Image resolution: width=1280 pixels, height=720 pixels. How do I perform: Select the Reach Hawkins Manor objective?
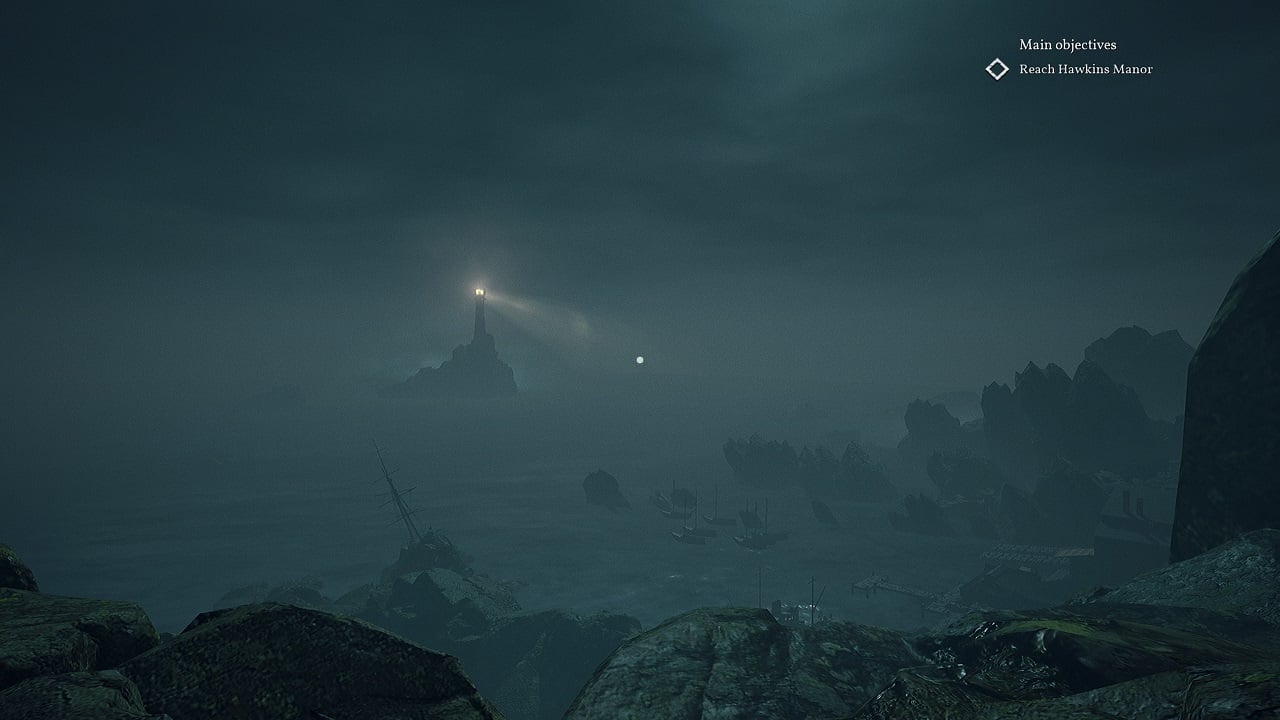click(1085, 69)
